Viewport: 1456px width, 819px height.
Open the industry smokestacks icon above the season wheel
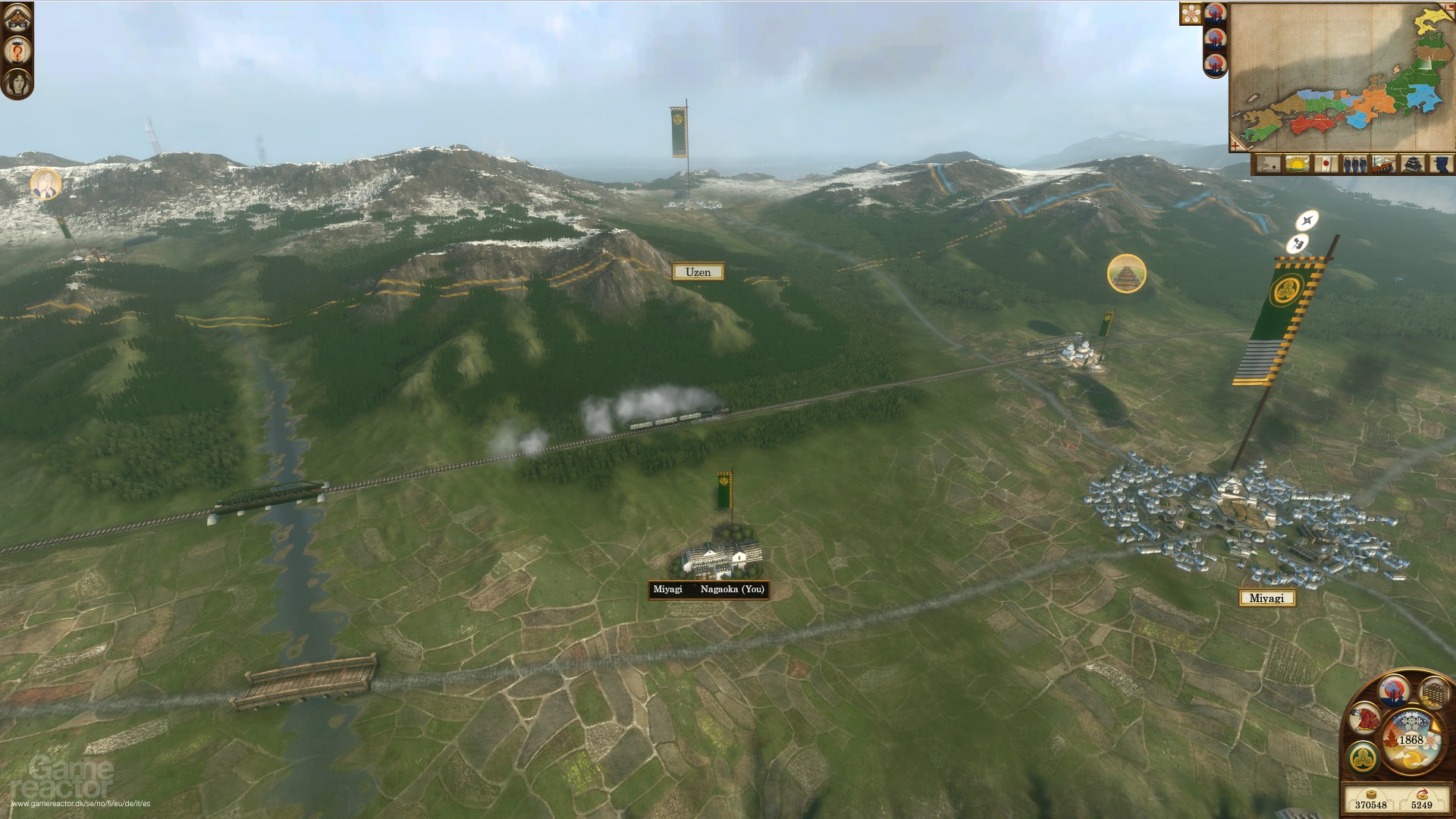(x=1395, y=692)
